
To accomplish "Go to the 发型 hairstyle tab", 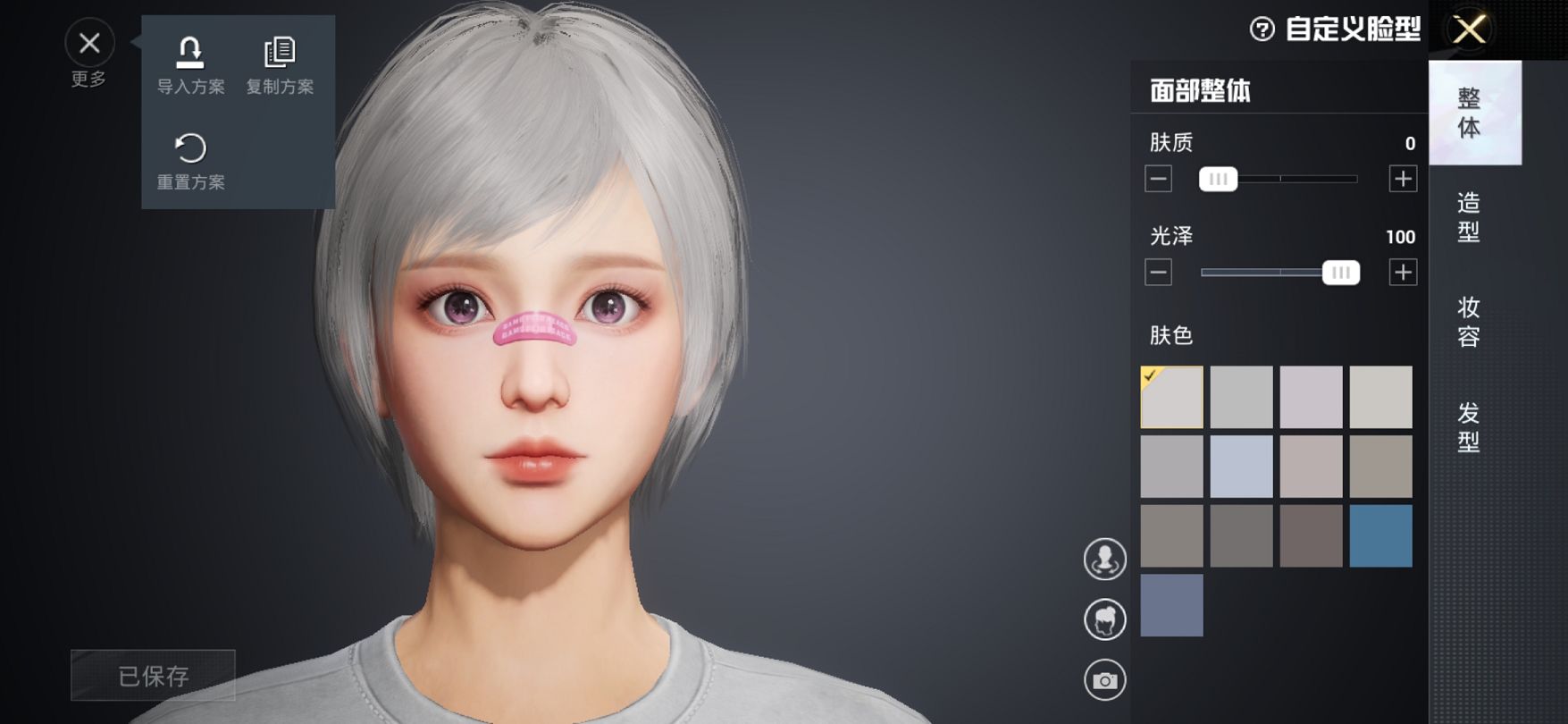I will [1469, 427].
